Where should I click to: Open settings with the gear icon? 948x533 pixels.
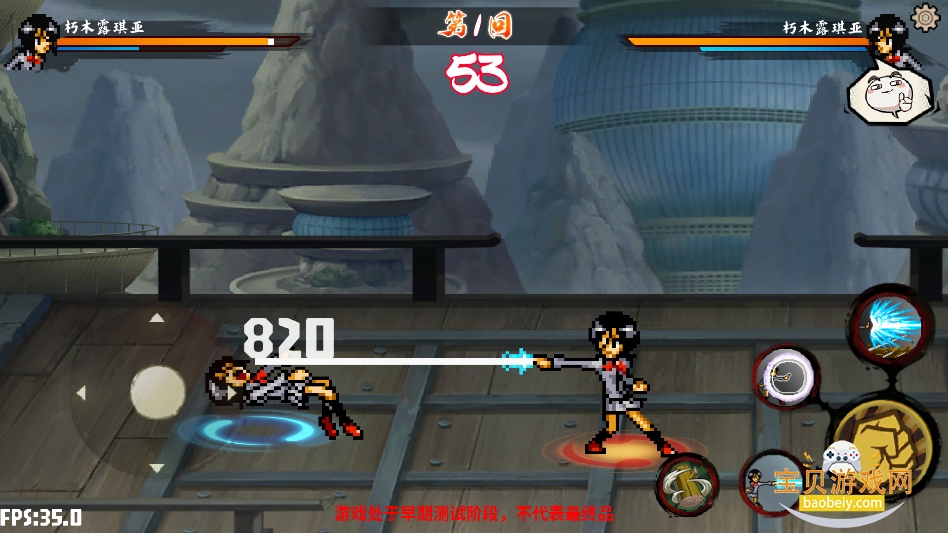(x=924, y=17)
